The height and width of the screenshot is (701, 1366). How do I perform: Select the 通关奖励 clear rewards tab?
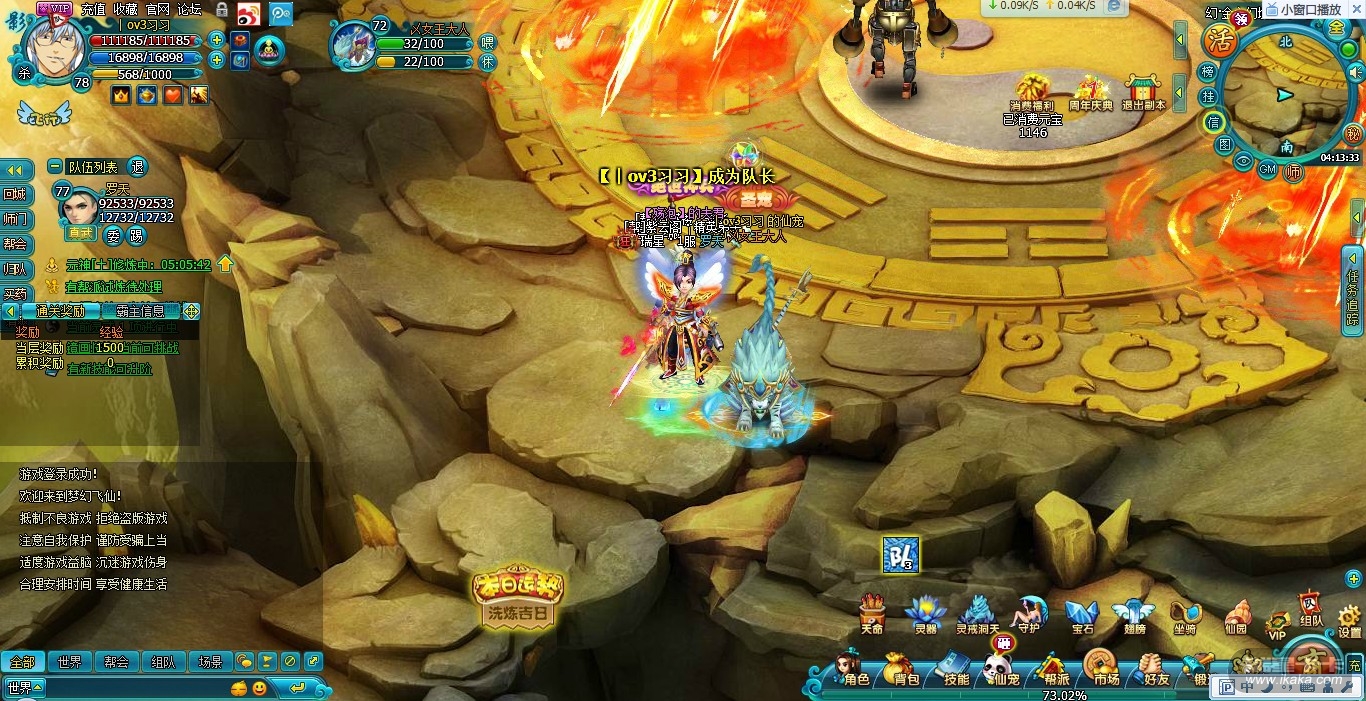pos(59,311)
